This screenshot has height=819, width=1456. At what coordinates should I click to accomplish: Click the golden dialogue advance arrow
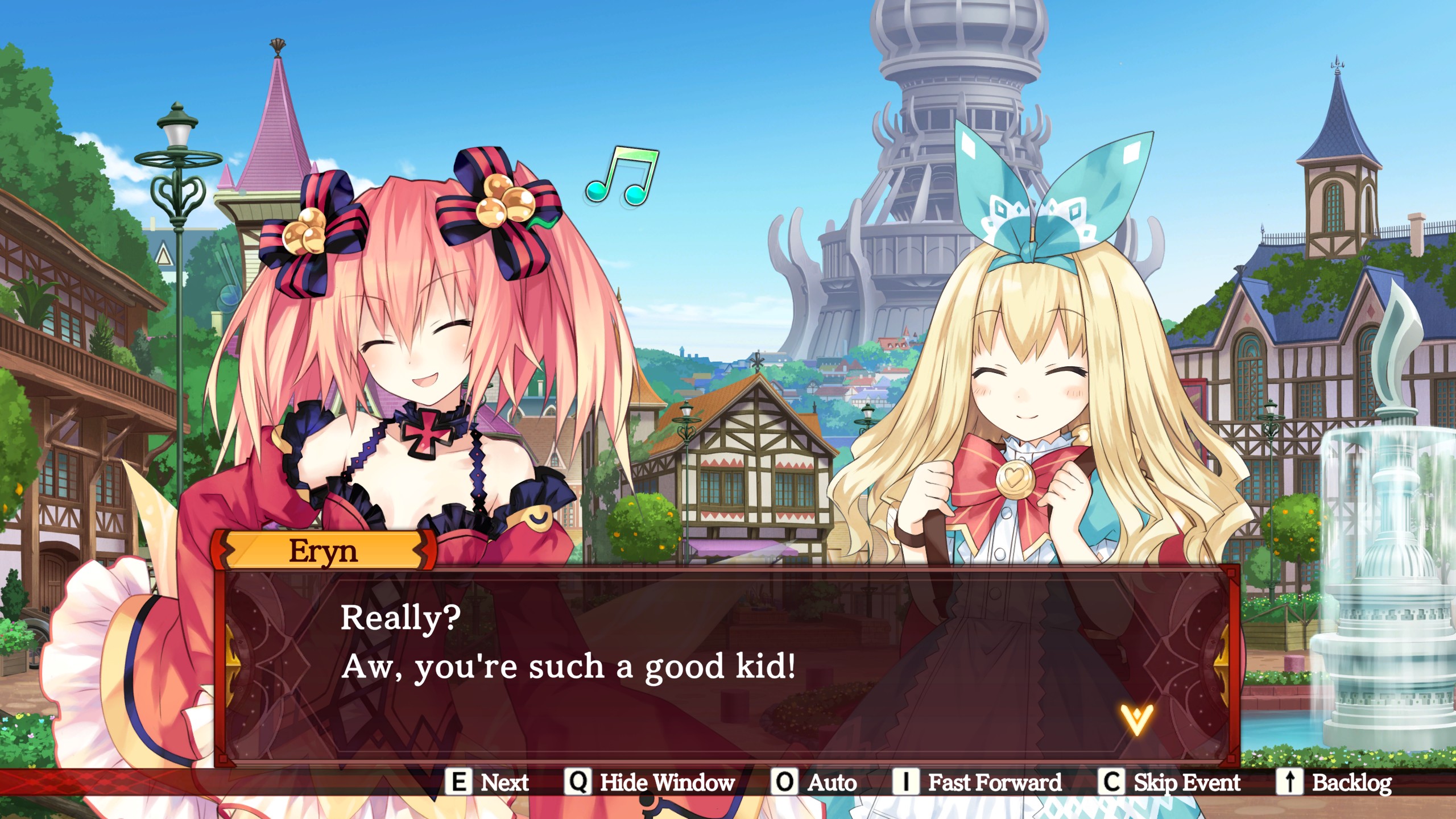[1136, 719]
